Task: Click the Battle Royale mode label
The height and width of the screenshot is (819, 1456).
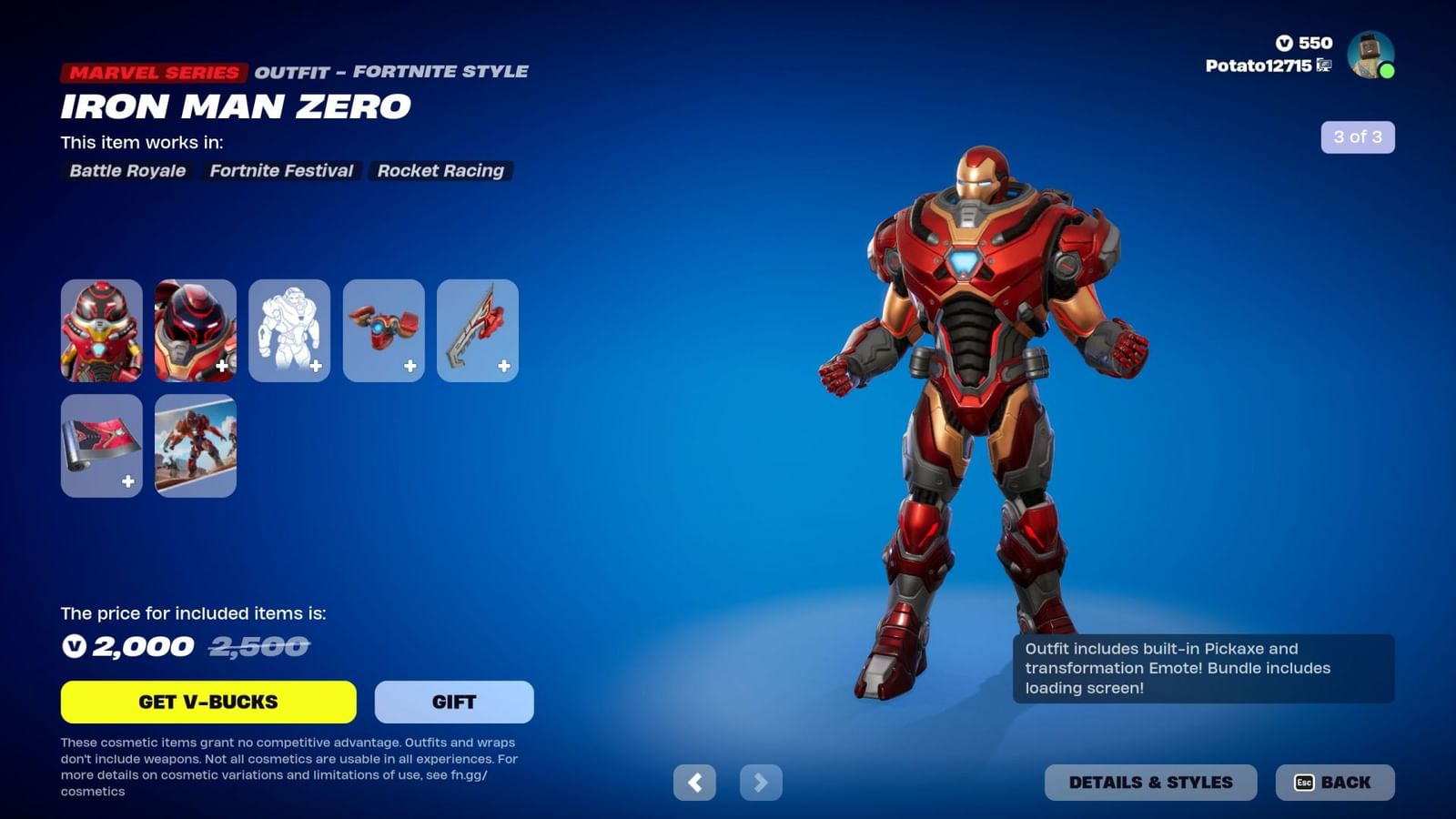Action: 128,171
